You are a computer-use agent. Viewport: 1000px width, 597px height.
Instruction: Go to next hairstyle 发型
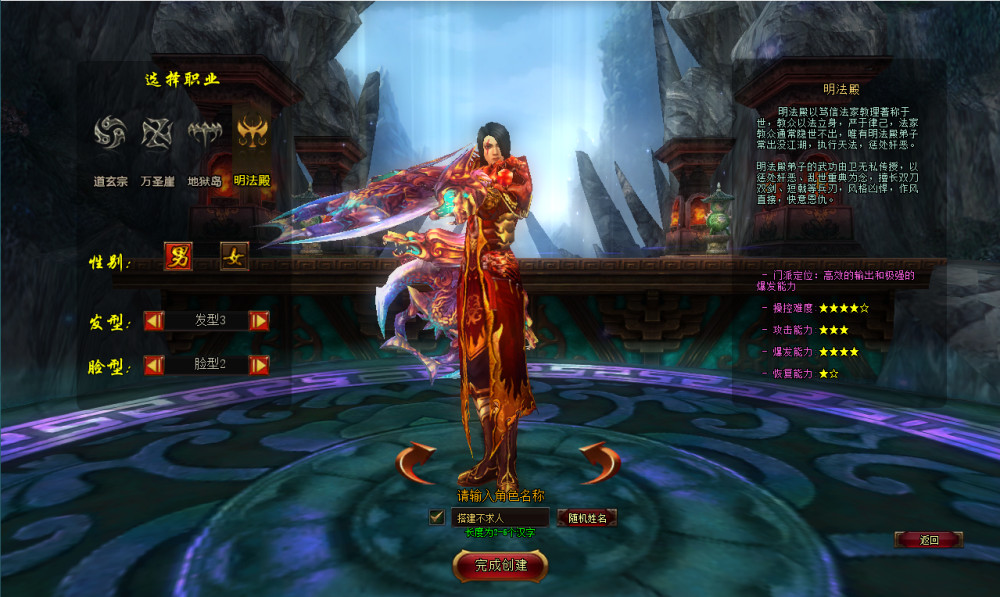point(259,321)
